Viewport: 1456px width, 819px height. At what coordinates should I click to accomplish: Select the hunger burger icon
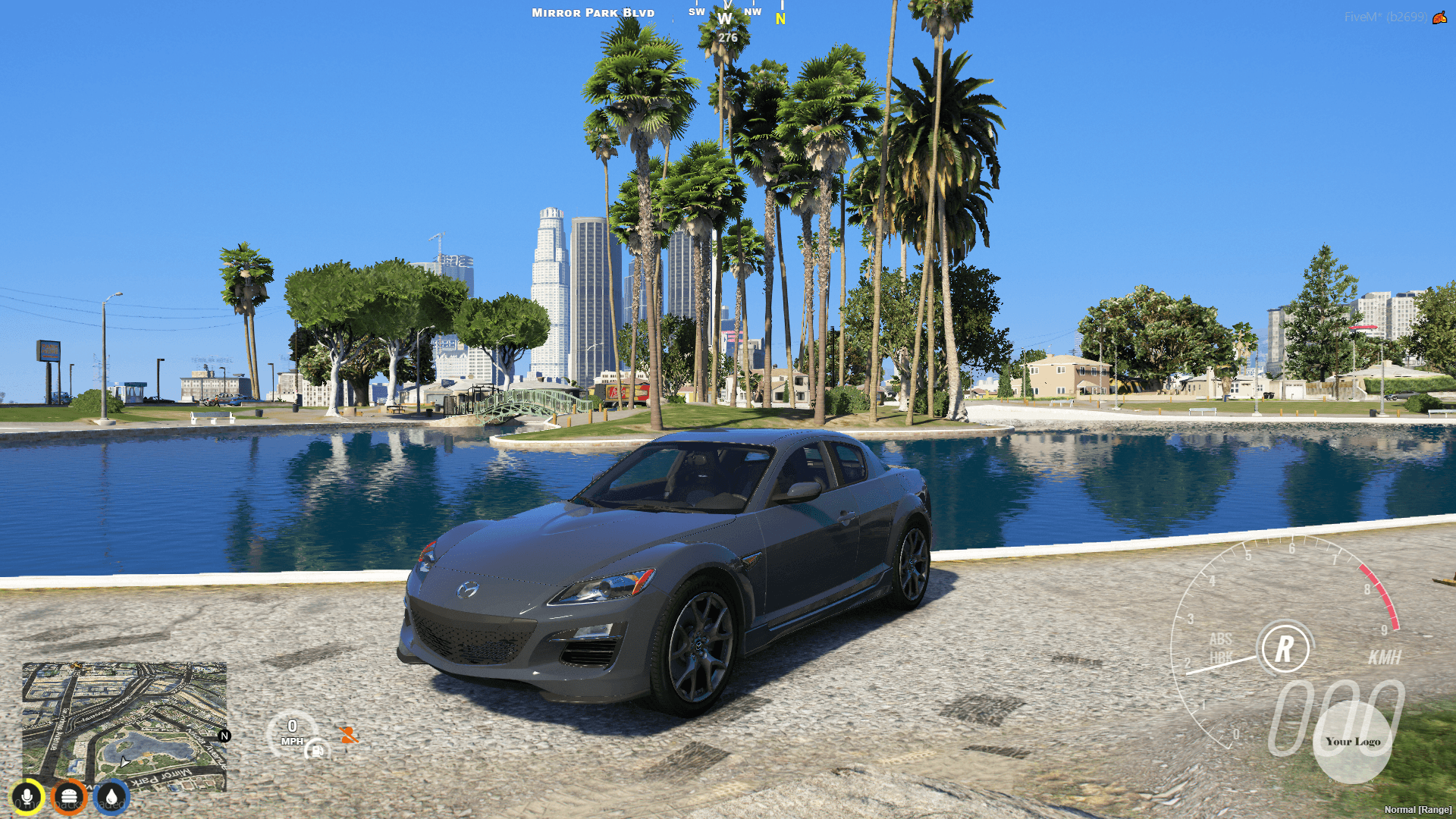[x=69, y=795]
